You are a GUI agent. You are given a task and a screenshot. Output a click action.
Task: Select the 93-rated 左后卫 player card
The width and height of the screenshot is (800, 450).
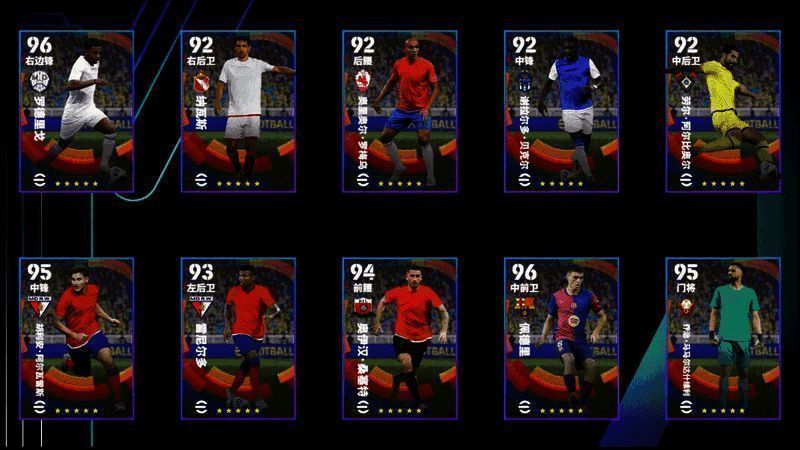coord(238,338)
